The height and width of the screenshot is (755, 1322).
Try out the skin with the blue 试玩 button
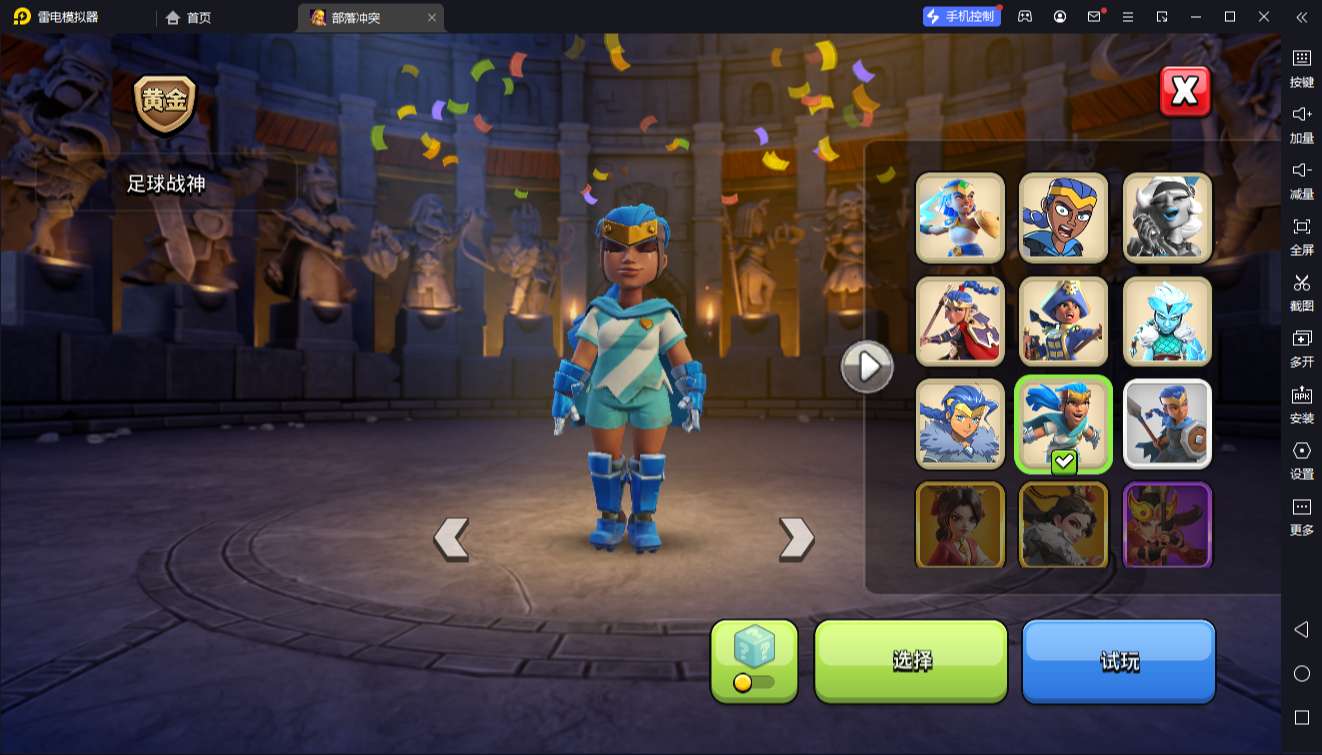pos(1118,661)
